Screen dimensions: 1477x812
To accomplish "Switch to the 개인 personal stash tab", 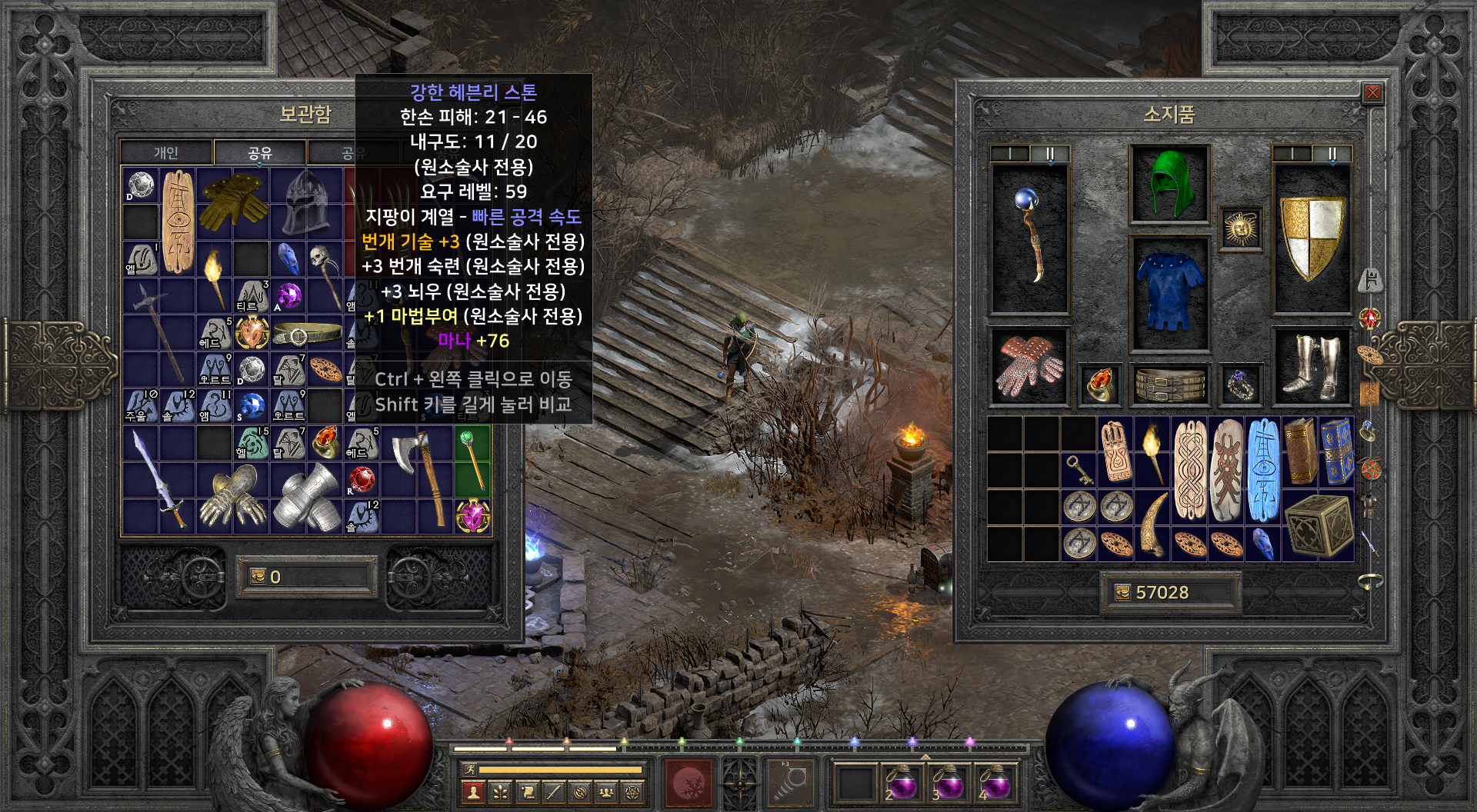I will click(166, 152).
